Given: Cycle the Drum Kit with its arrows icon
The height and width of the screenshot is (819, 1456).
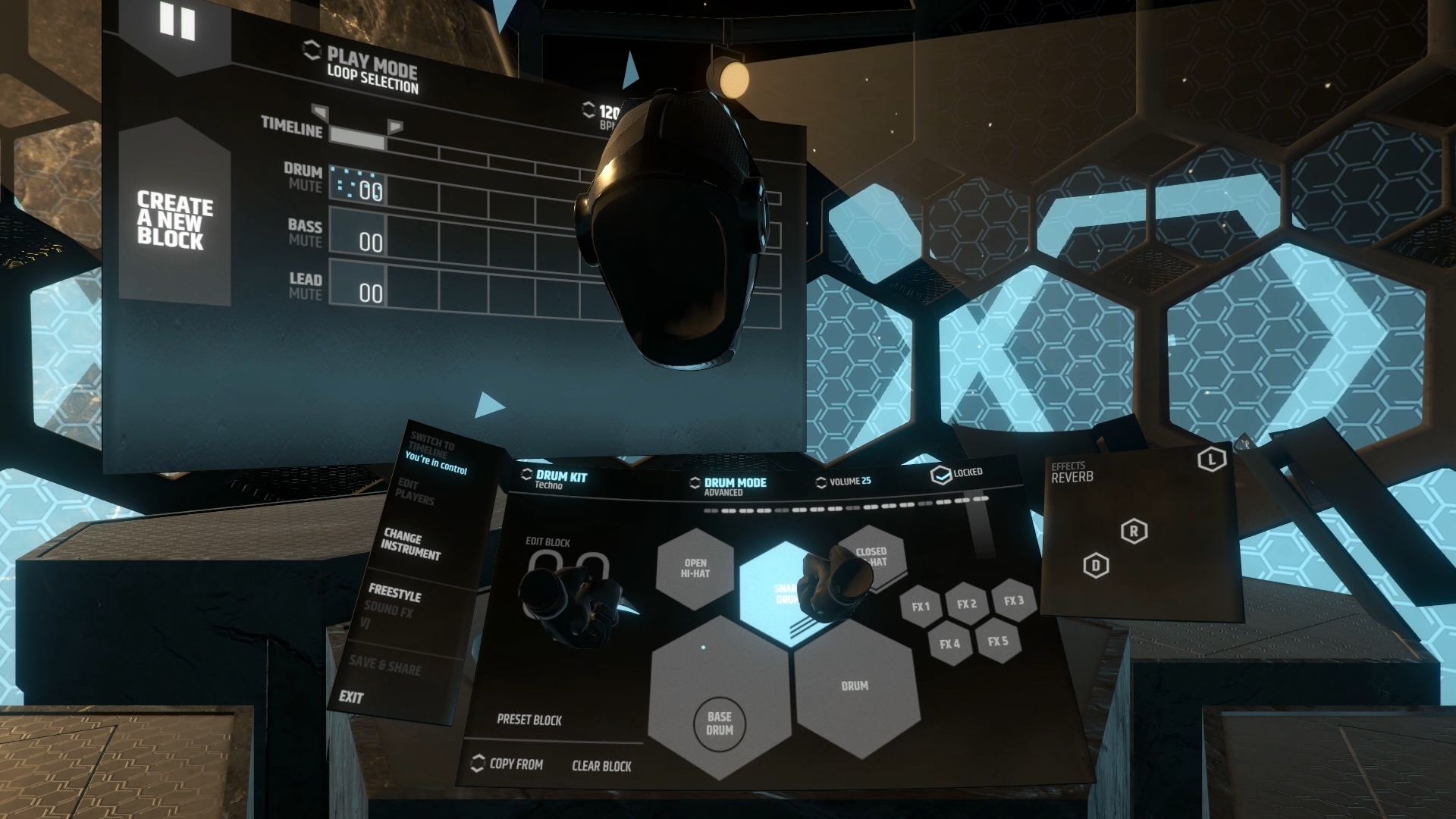Looking at the screenshot, I should 525,475.
